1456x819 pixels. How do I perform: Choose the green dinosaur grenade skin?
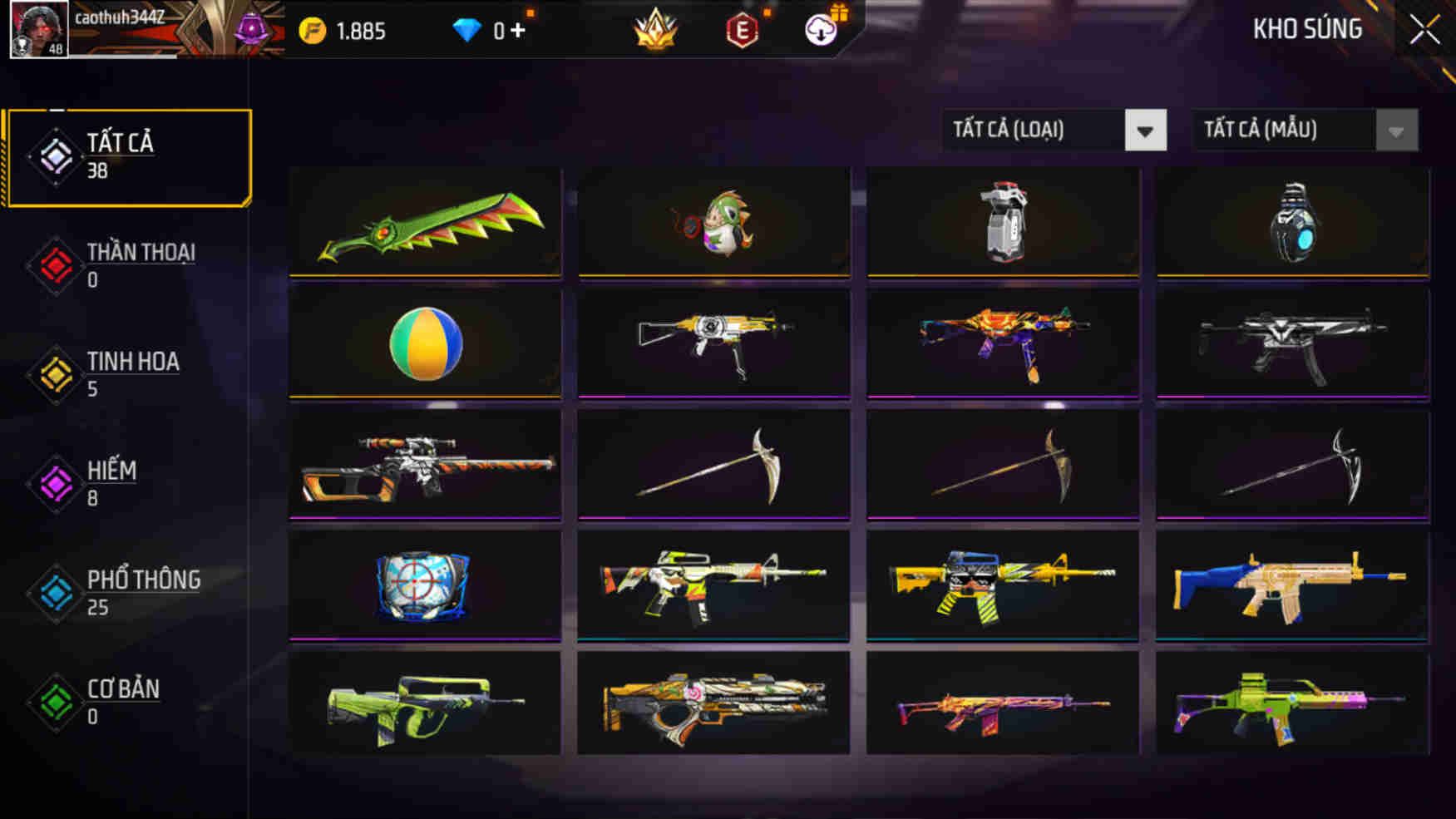click(714, 222)
